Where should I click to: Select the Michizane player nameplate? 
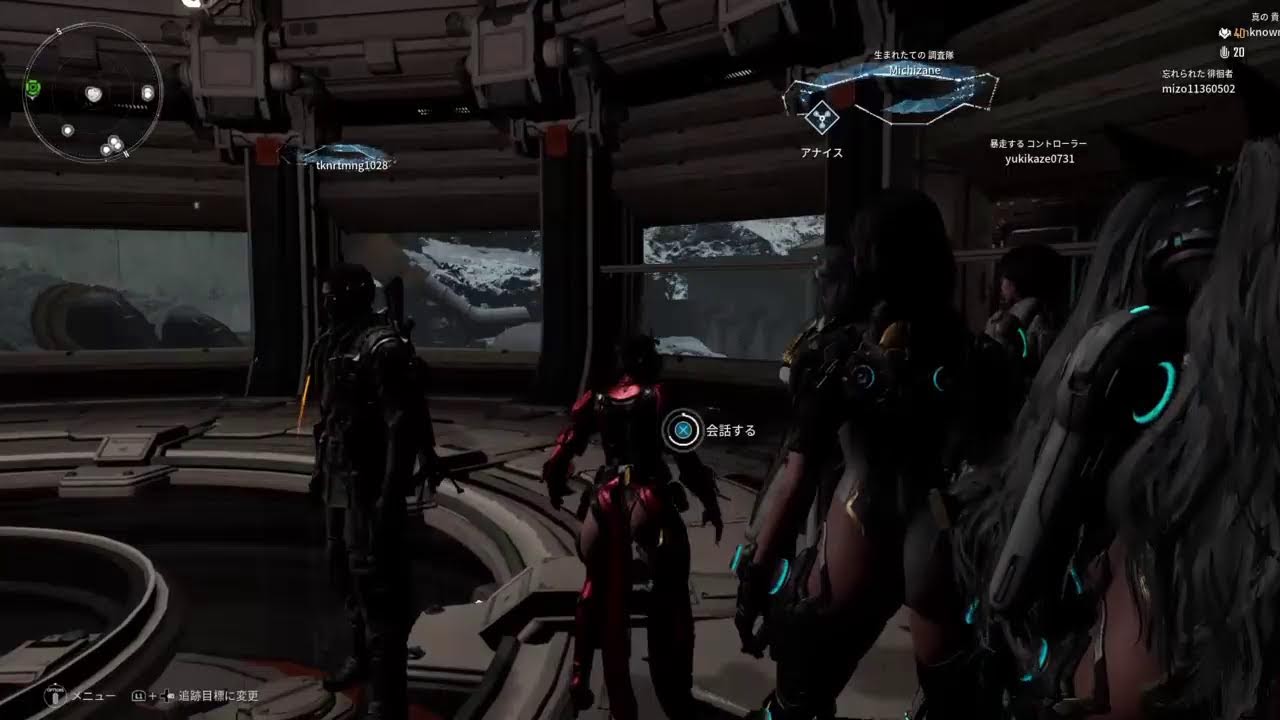coord(914,71)
